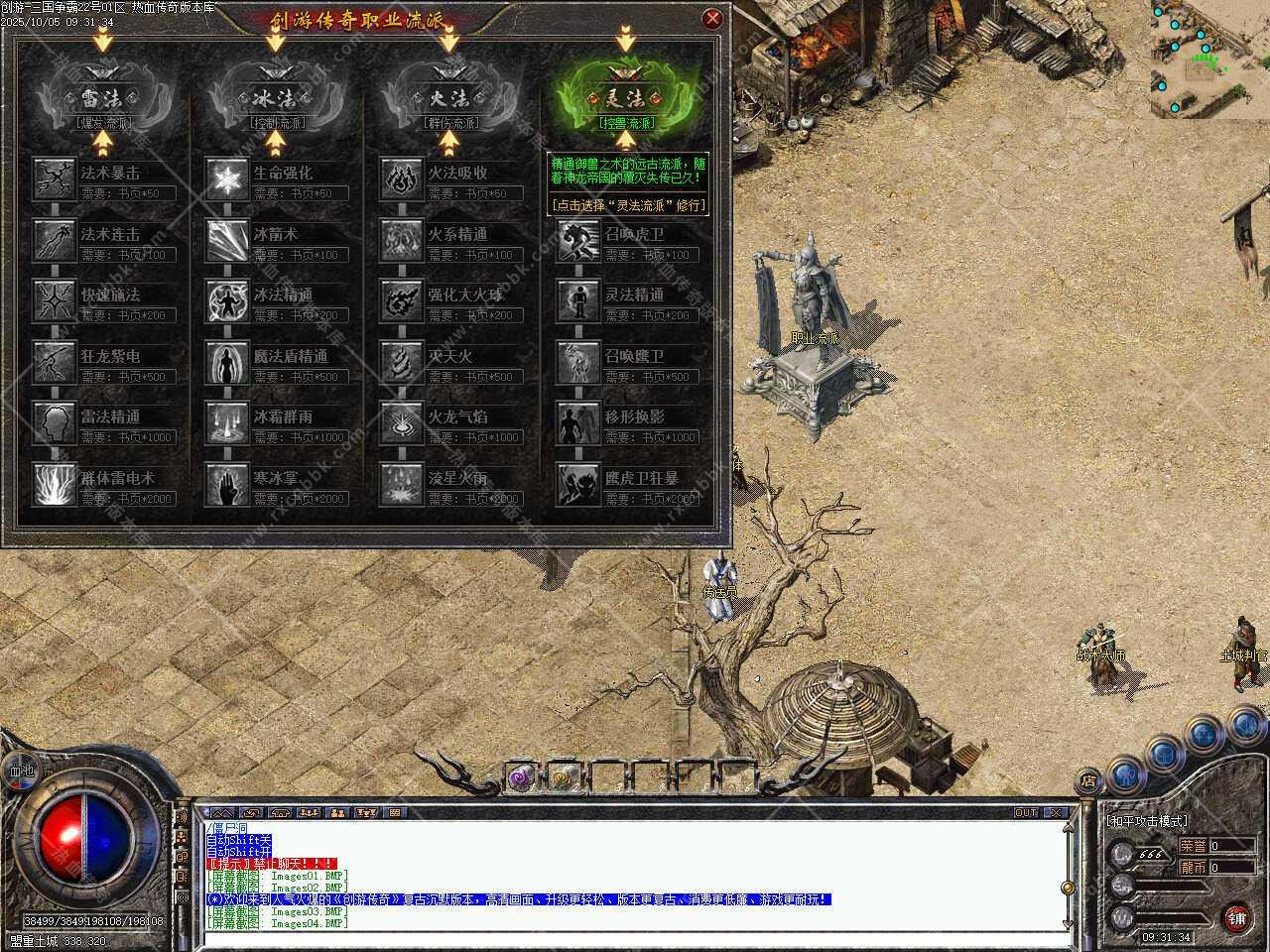The width and height of the screenshot is (1270, 952).
Task: Open the 店 shop button
Action: pos(1088,780)
